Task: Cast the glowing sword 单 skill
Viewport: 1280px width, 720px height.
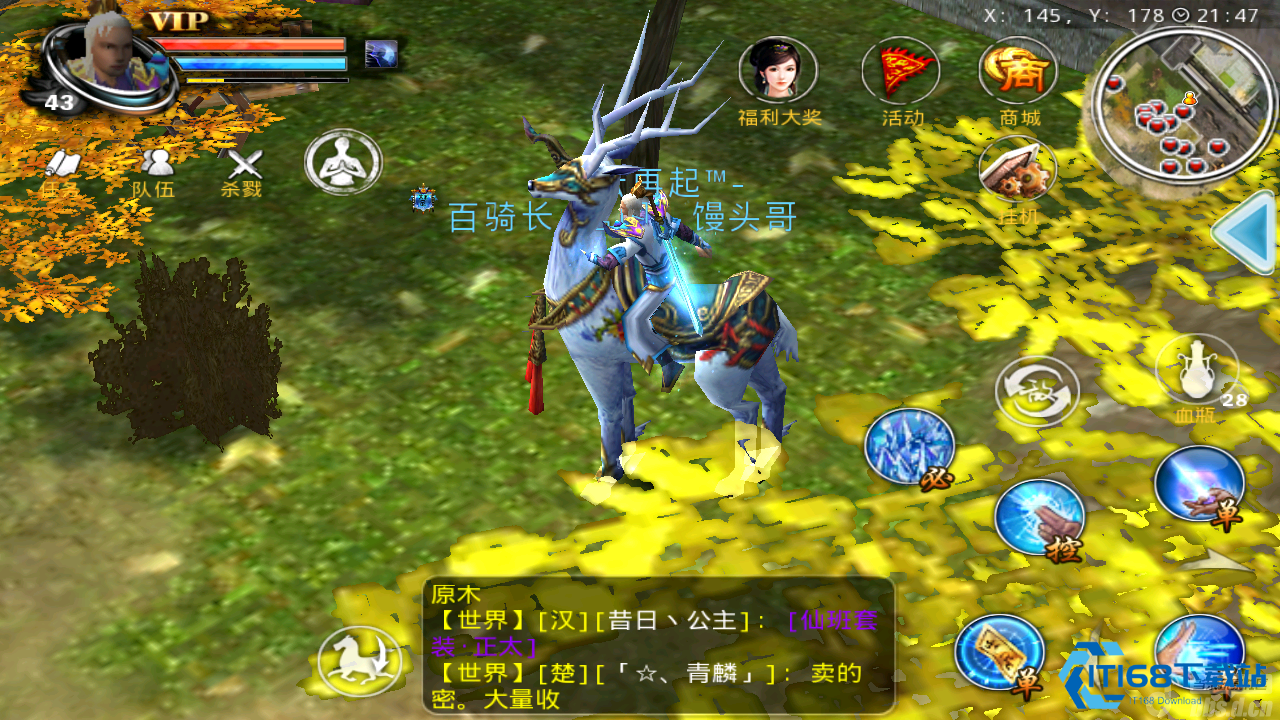Action: click(x=1199, y=487)
